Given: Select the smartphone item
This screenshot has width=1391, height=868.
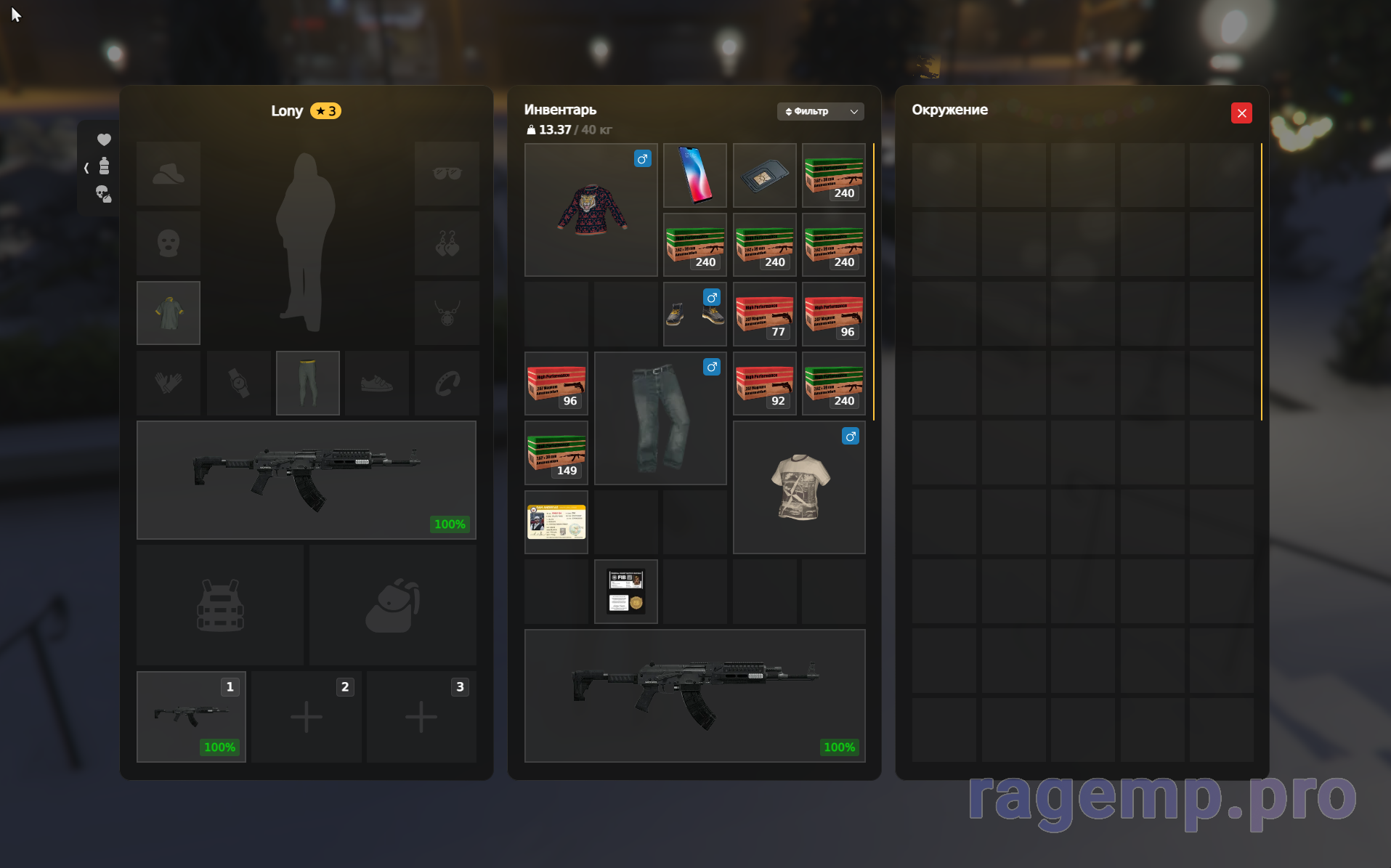Looking at the screenshot, I should pyautogui.click(x=694, y=175).
